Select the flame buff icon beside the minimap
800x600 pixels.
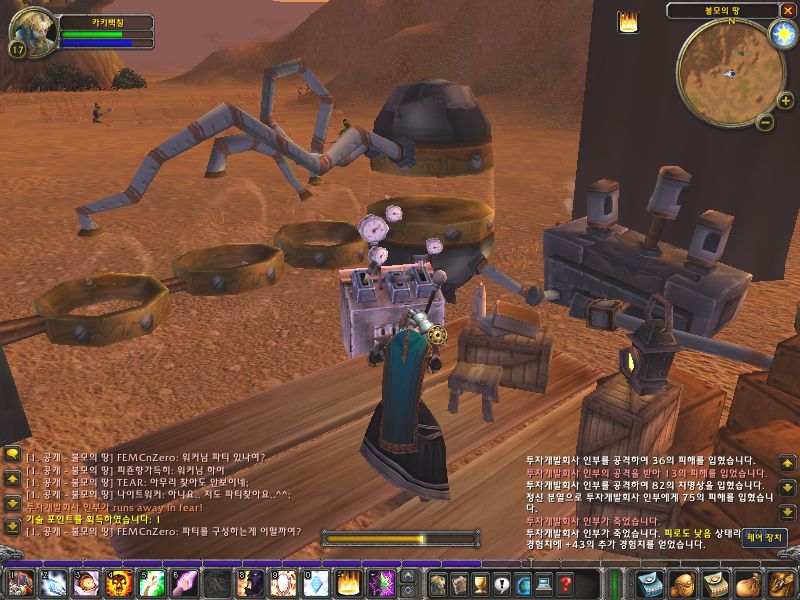(x=629, y=22)
